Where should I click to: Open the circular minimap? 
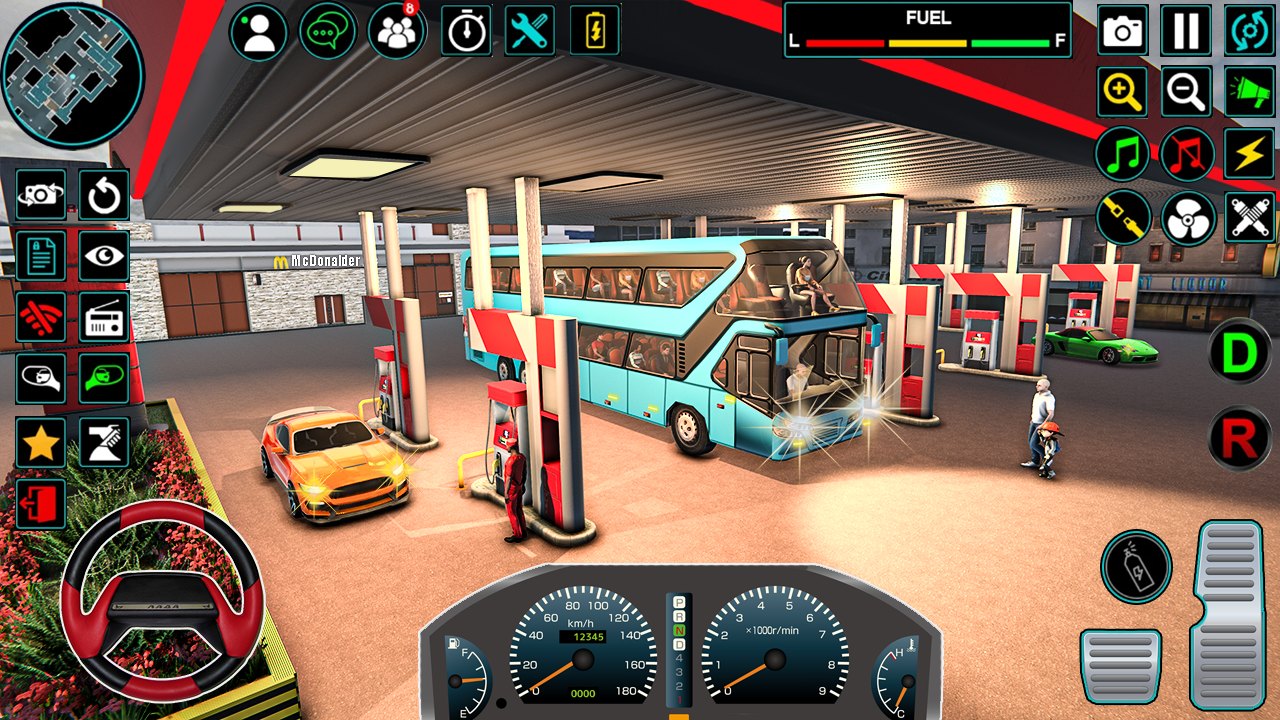[72, 75]
